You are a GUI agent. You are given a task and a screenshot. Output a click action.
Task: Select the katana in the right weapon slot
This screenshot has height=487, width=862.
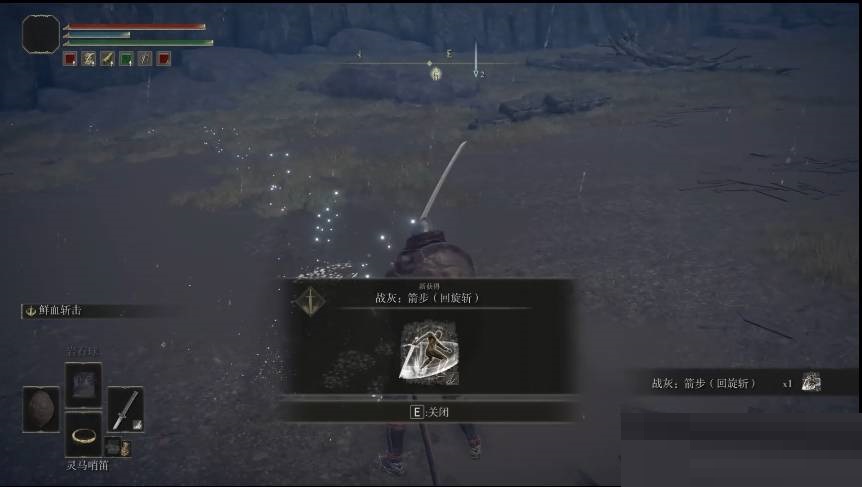(125, 408)
